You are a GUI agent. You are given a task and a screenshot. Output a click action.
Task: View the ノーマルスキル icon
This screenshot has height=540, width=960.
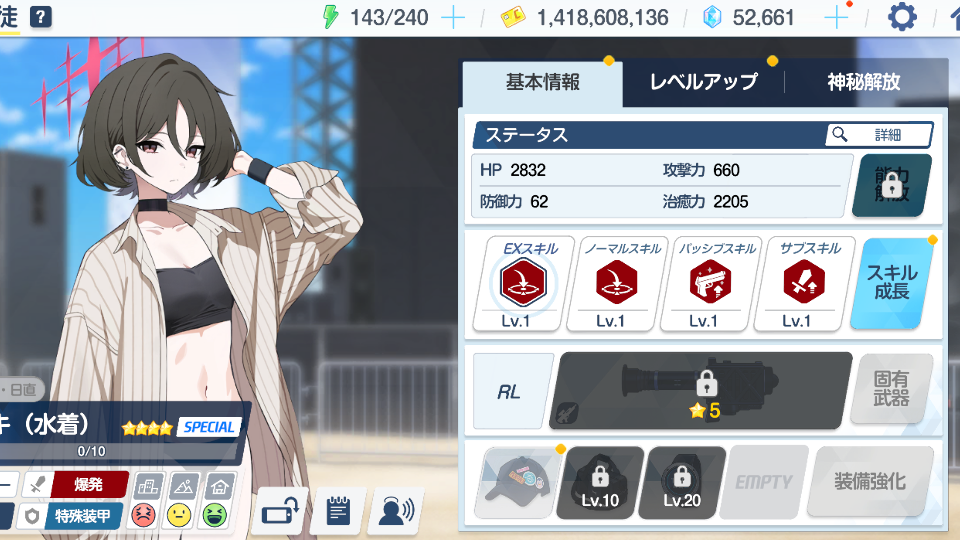(x=616, y=284)
